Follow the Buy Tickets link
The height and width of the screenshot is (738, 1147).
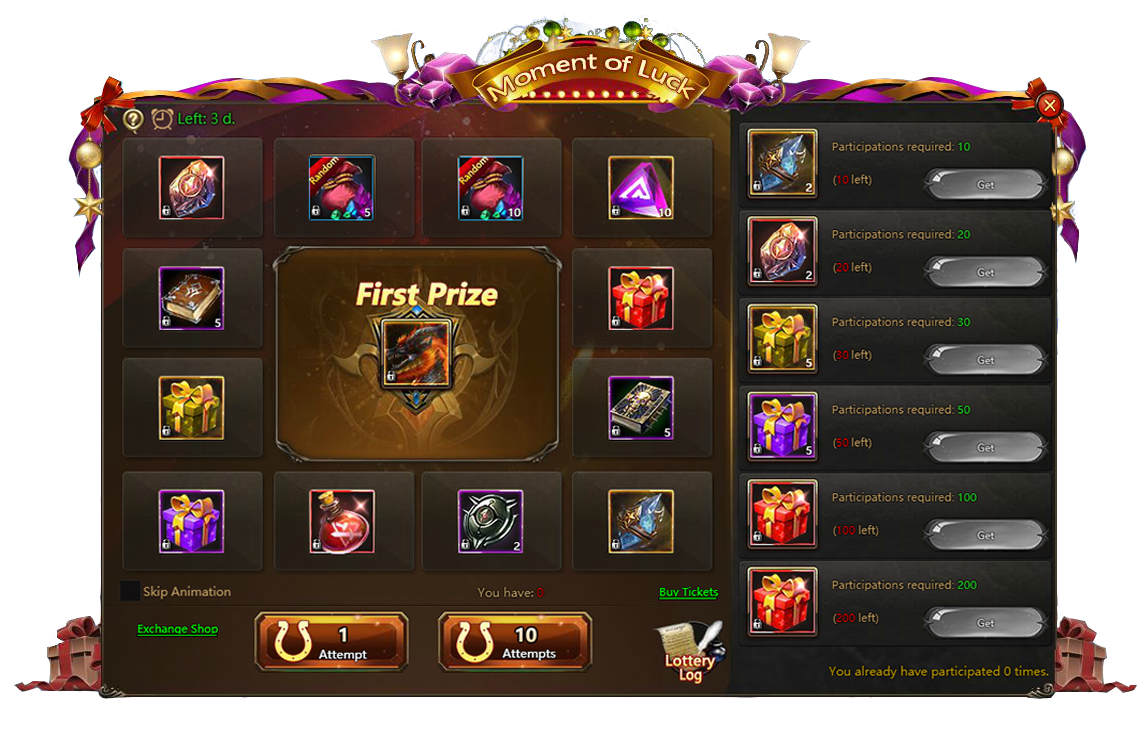688,592
